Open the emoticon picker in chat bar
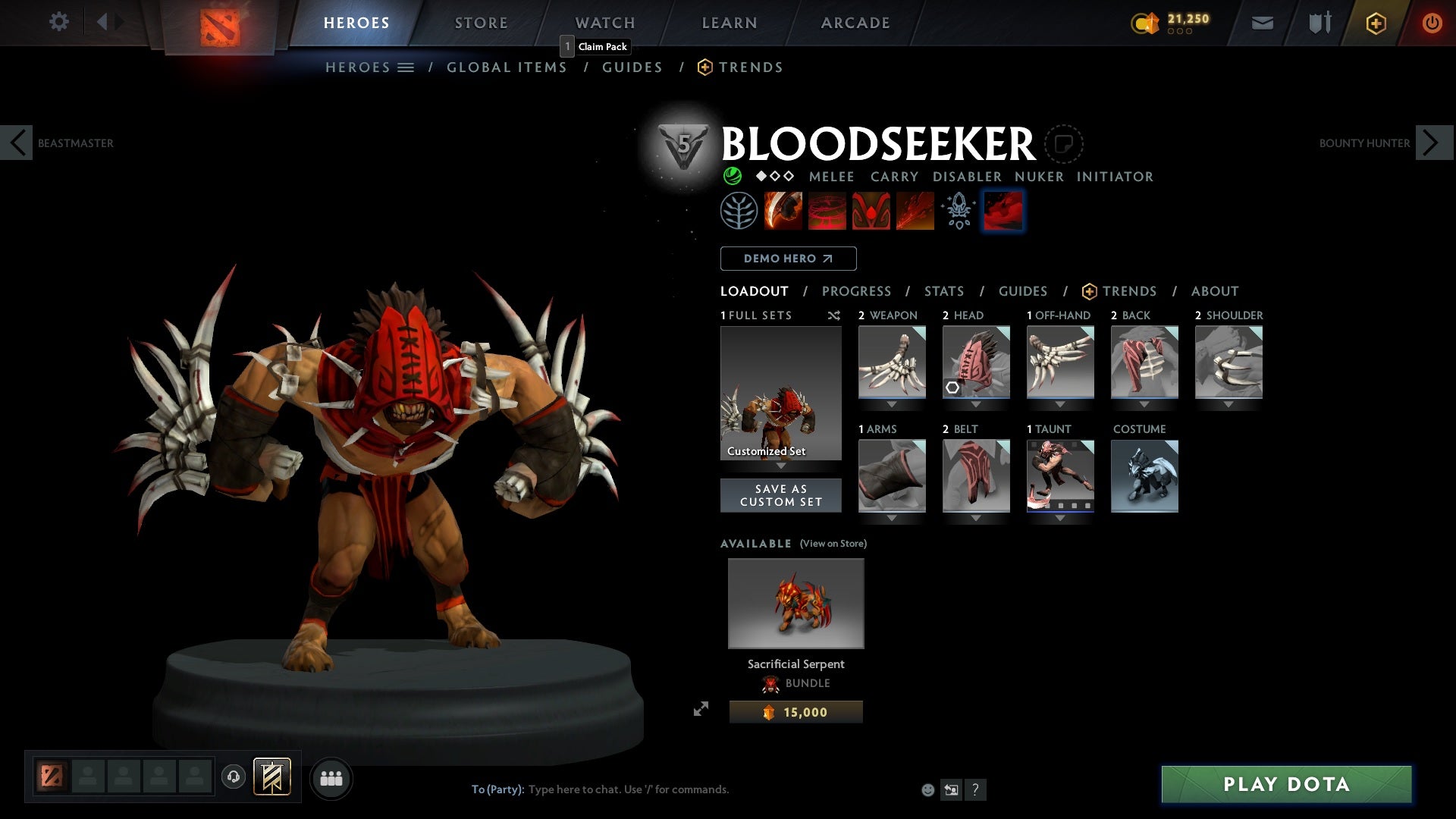The width and height of the screenshot is (1456, 819). tap(928, 789)
